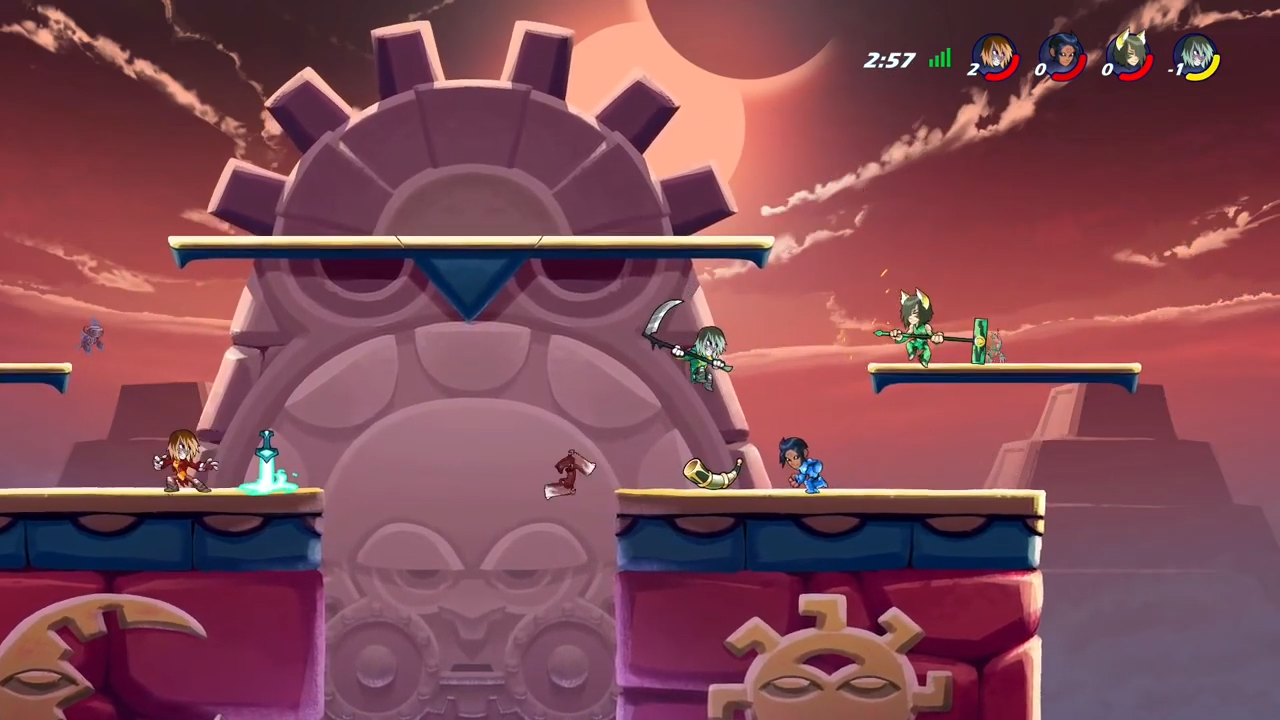This screenshot has height=720, width=1280.
Task: Click the match timer showing 2:57
Action: click(889, 60)
